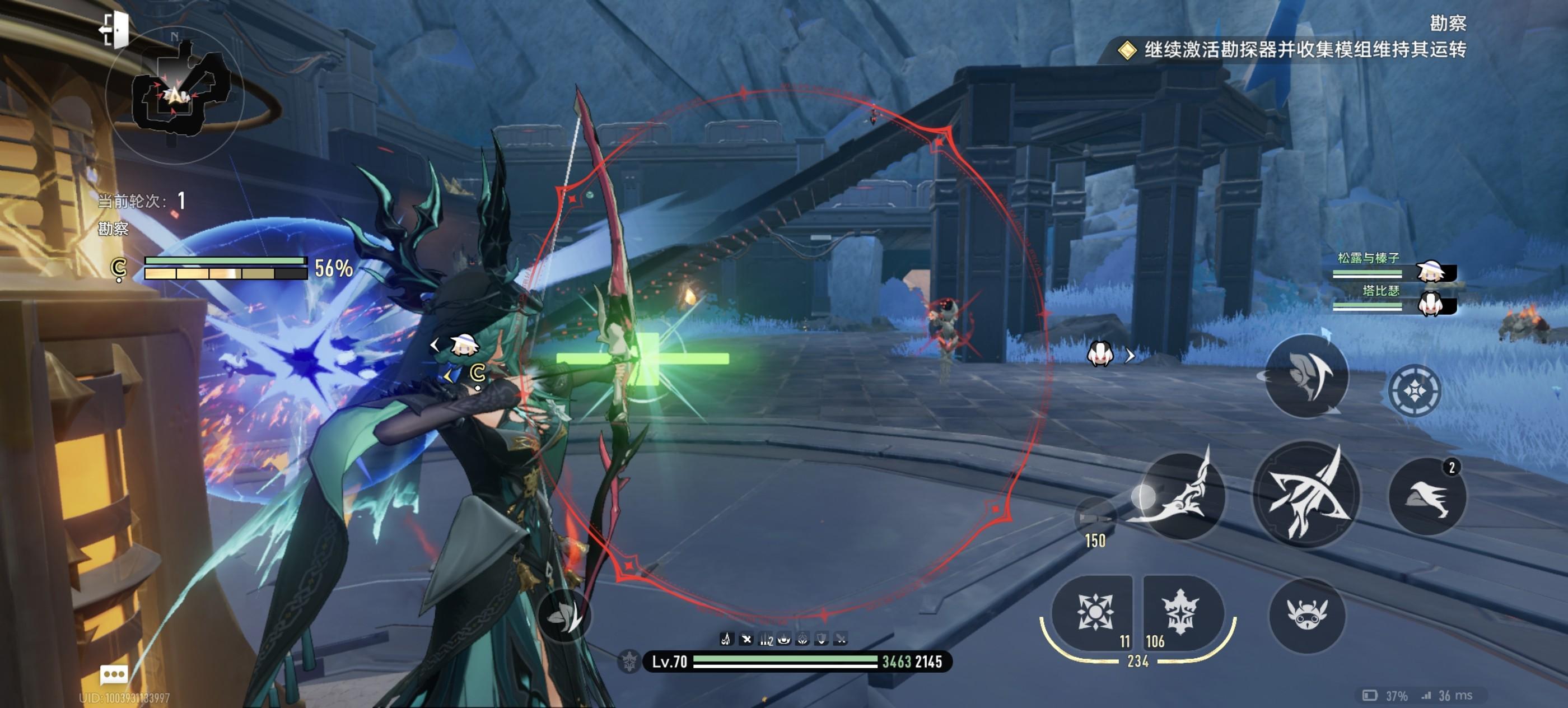Tap the character emblem beside Lv.70
This screenshot has height=708, width=1568.
click(629, 661)
